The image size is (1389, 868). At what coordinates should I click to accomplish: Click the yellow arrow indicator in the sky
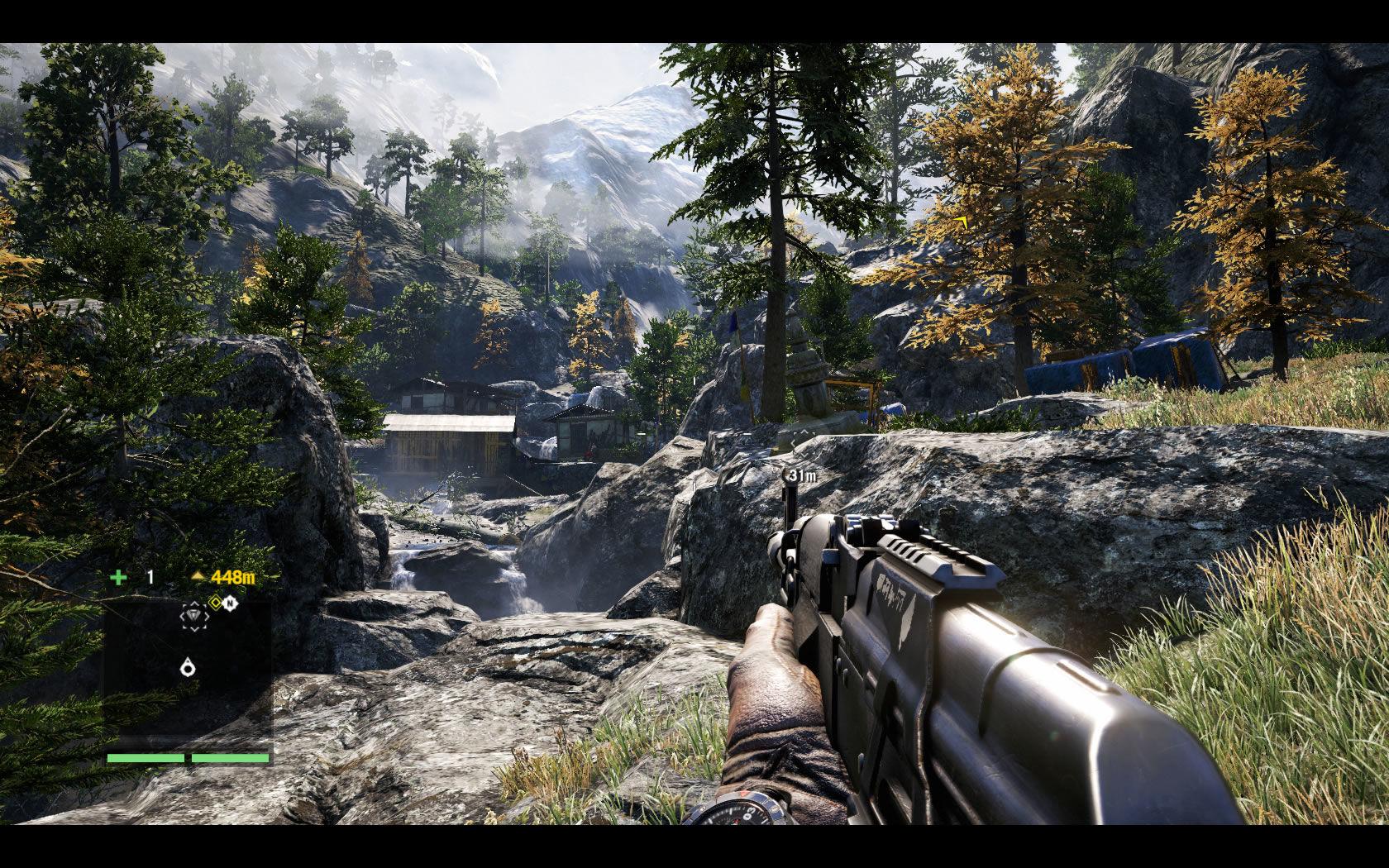(x=962, y=222)
